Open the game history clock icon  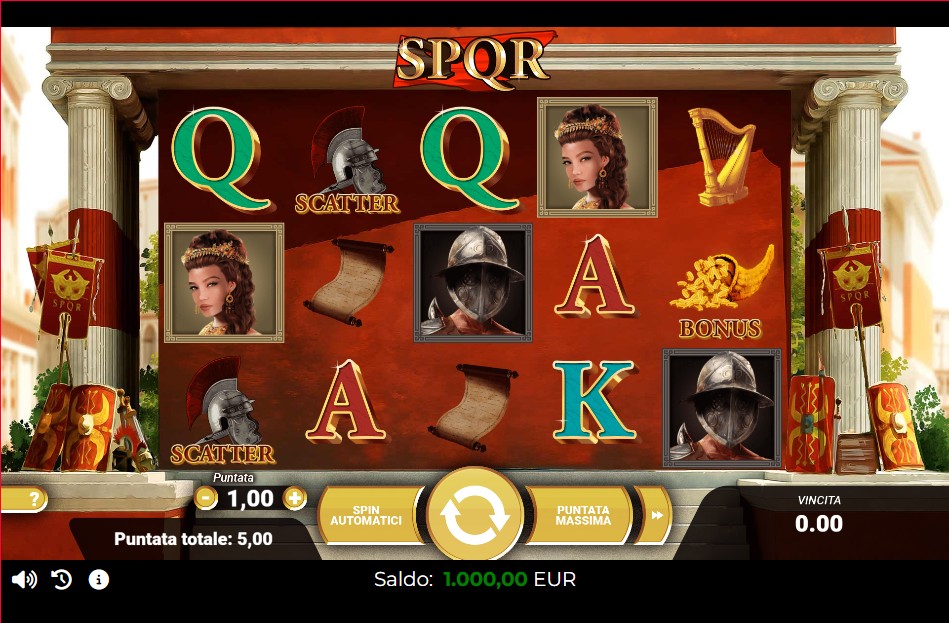tap(62, 580)
